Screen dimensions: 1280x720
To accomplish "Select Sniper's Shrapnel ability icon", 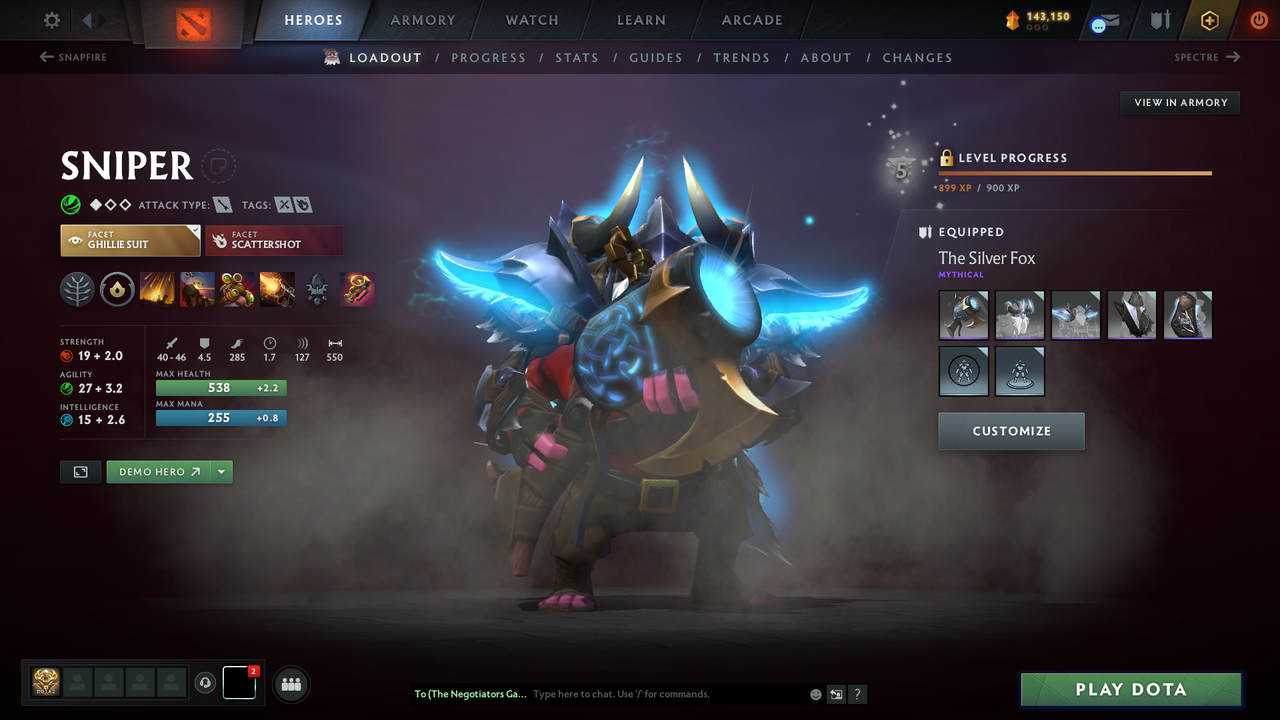I will tap(157, 290).
